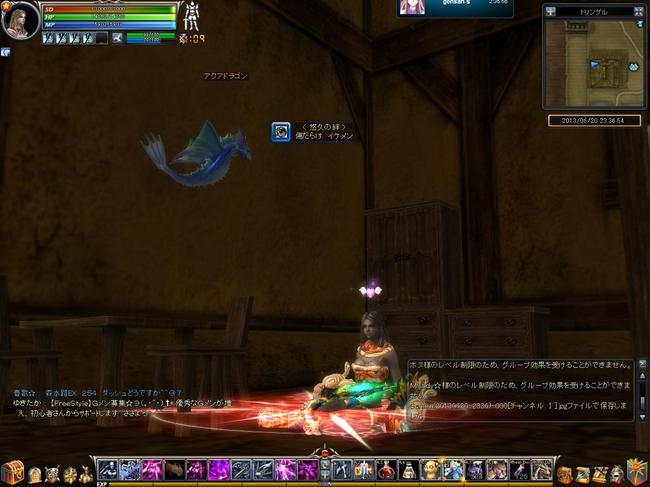Viewport: 650px width, 487px height.
Task: Click the small buff icon under the portrait
Action: pyautogui.click(x=5, y=52)
